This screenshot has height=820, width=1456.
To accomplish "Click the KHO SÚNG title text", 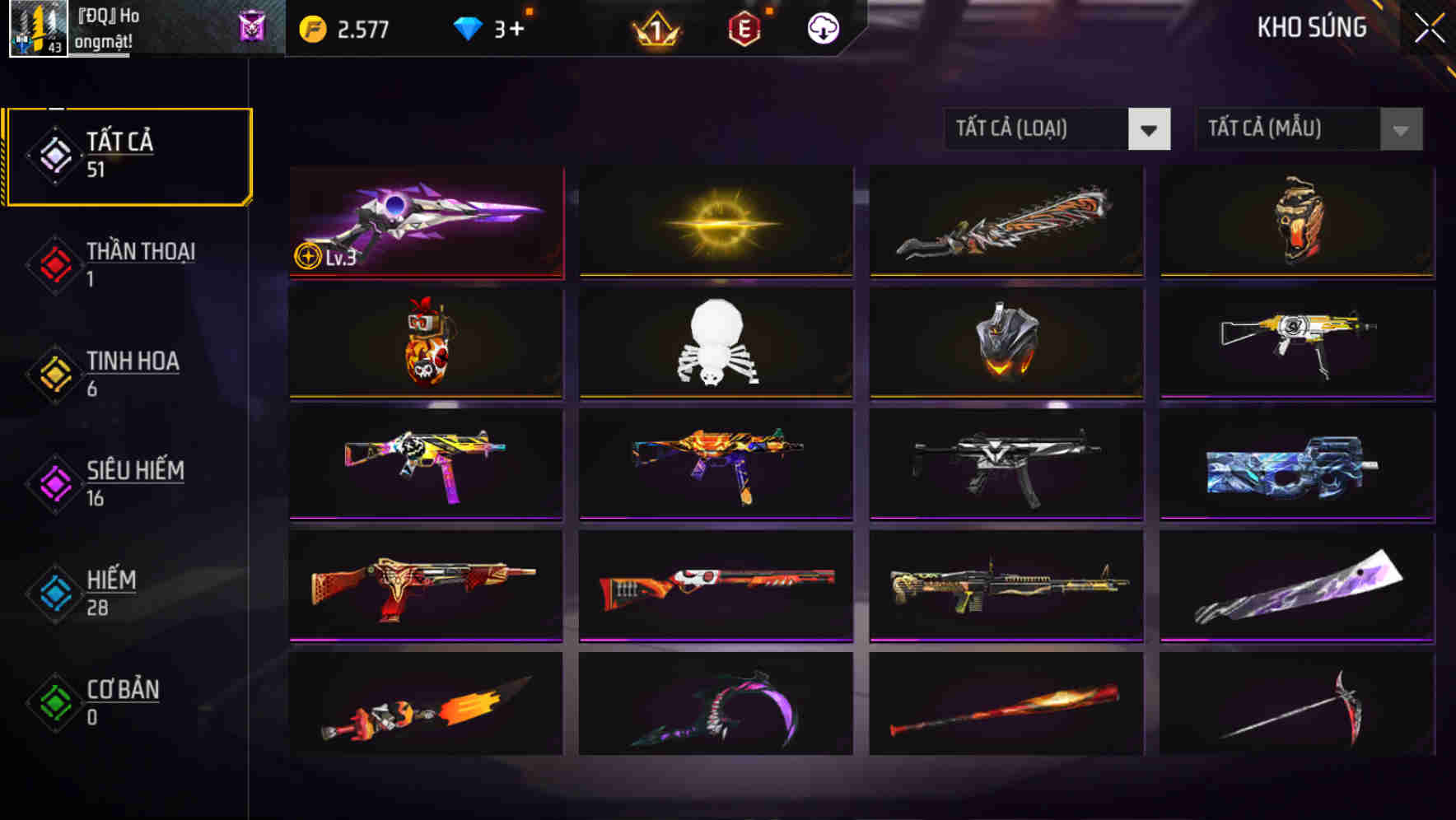I will tap(1311, 27).
